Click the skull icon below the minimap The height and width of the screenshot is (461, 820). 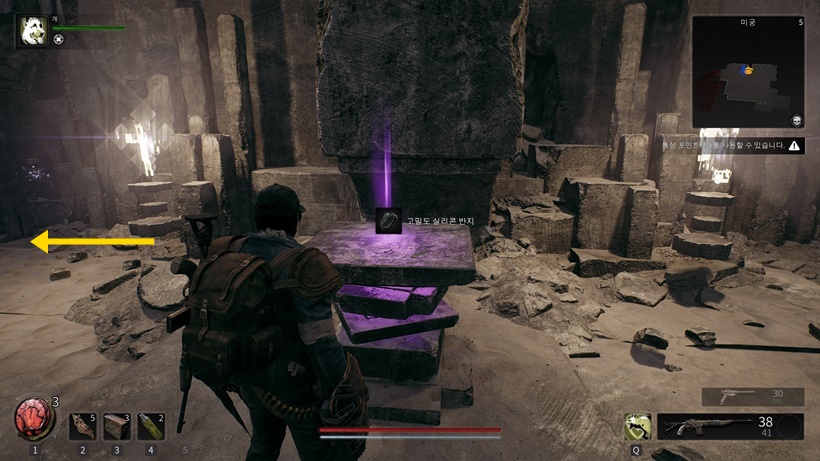[794, 120]
